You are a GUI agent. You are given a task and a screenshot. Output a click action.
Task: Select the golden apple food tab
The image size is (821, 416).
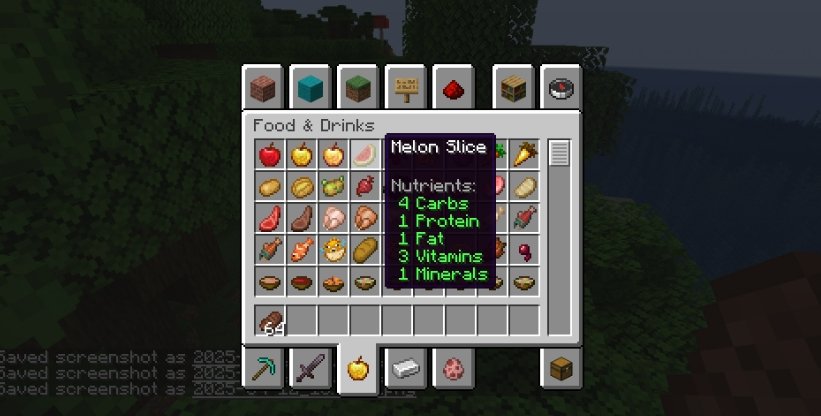pos(355,370)
